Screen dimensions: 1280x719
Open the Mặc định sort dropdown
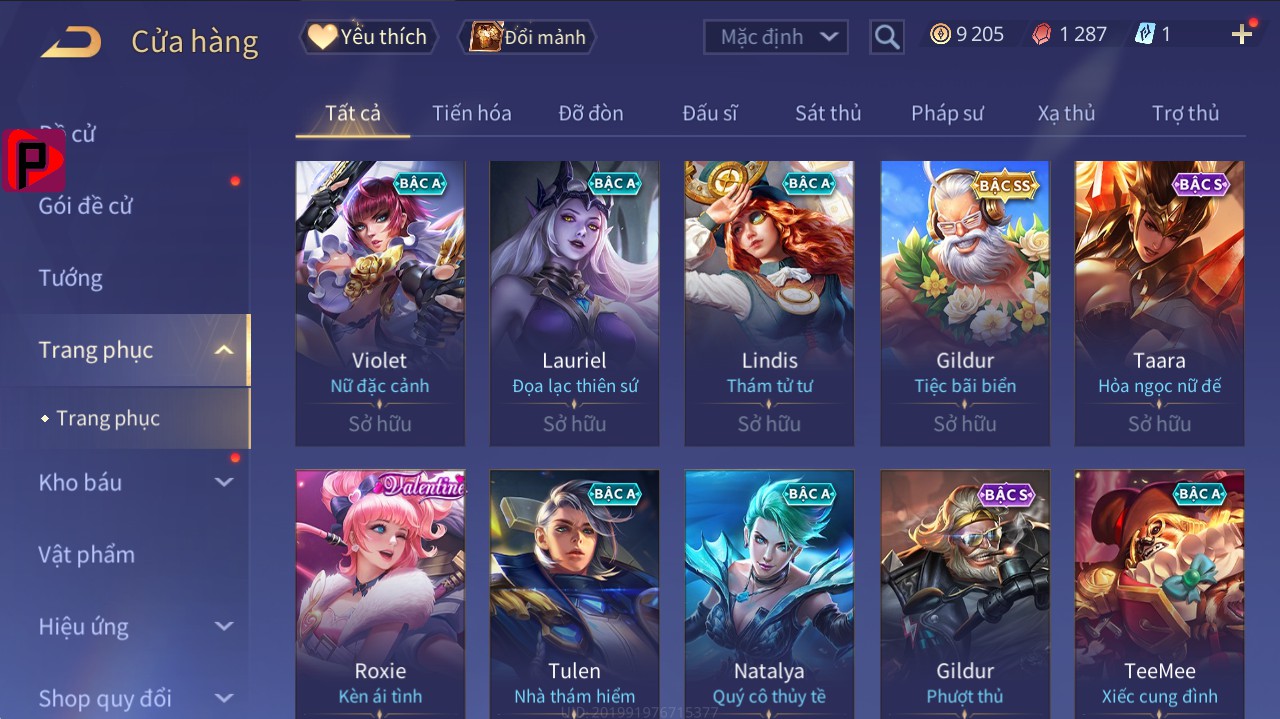point(775,37)
